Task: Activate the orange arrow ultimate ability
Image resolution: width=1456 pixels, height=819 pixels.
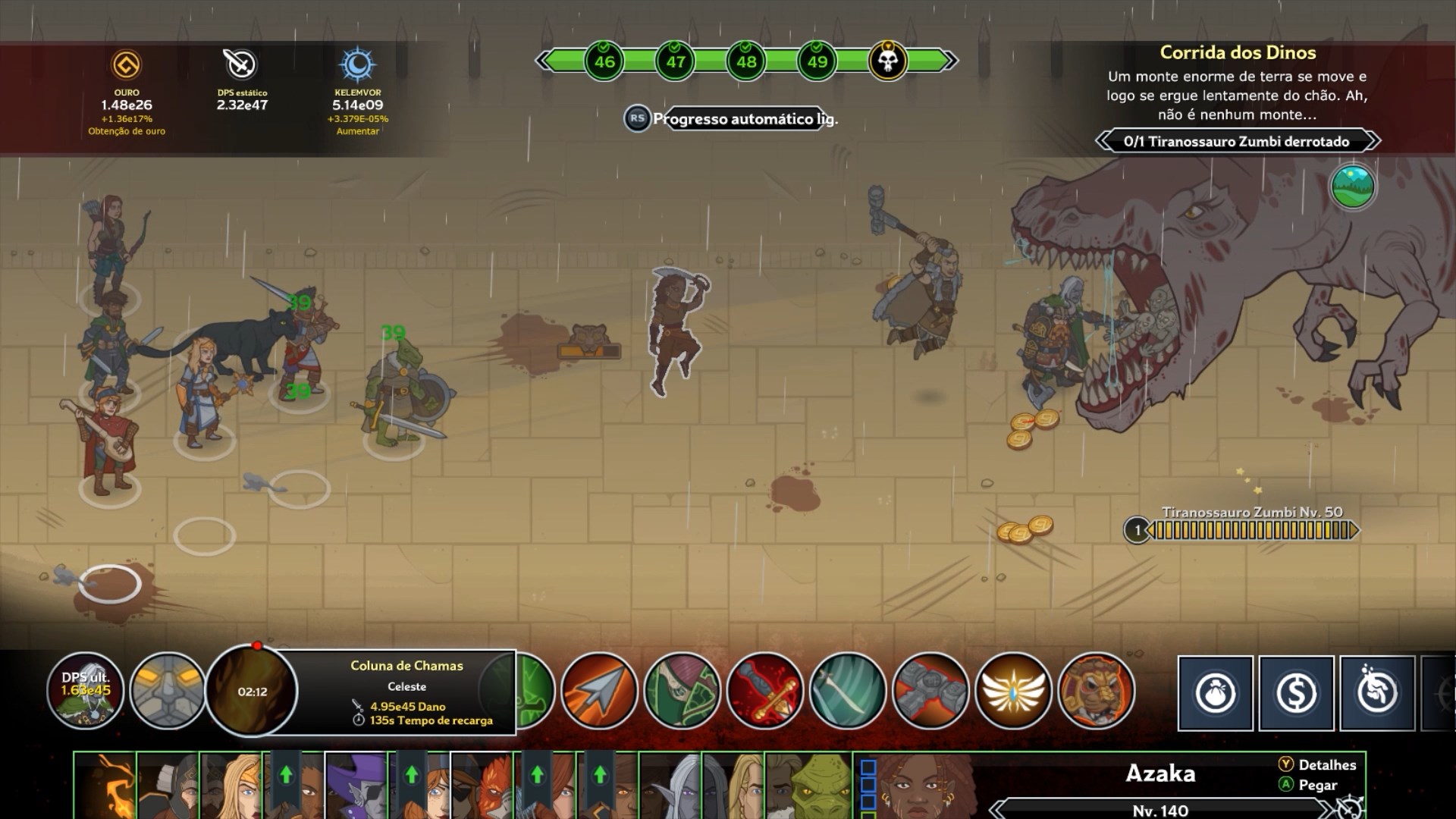Action: (x=599, y=691)
